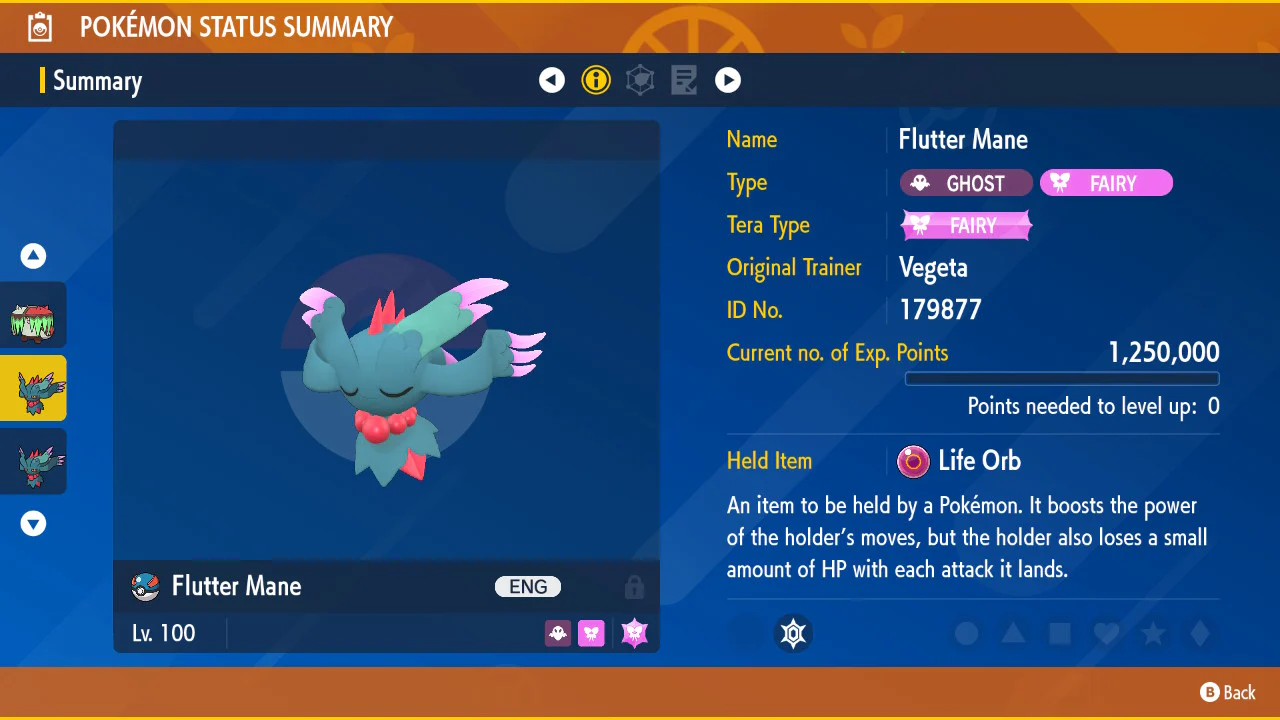Toggle the star marking
The height and width of the screenshot is (720, 1280).
tap(1153, 633)
